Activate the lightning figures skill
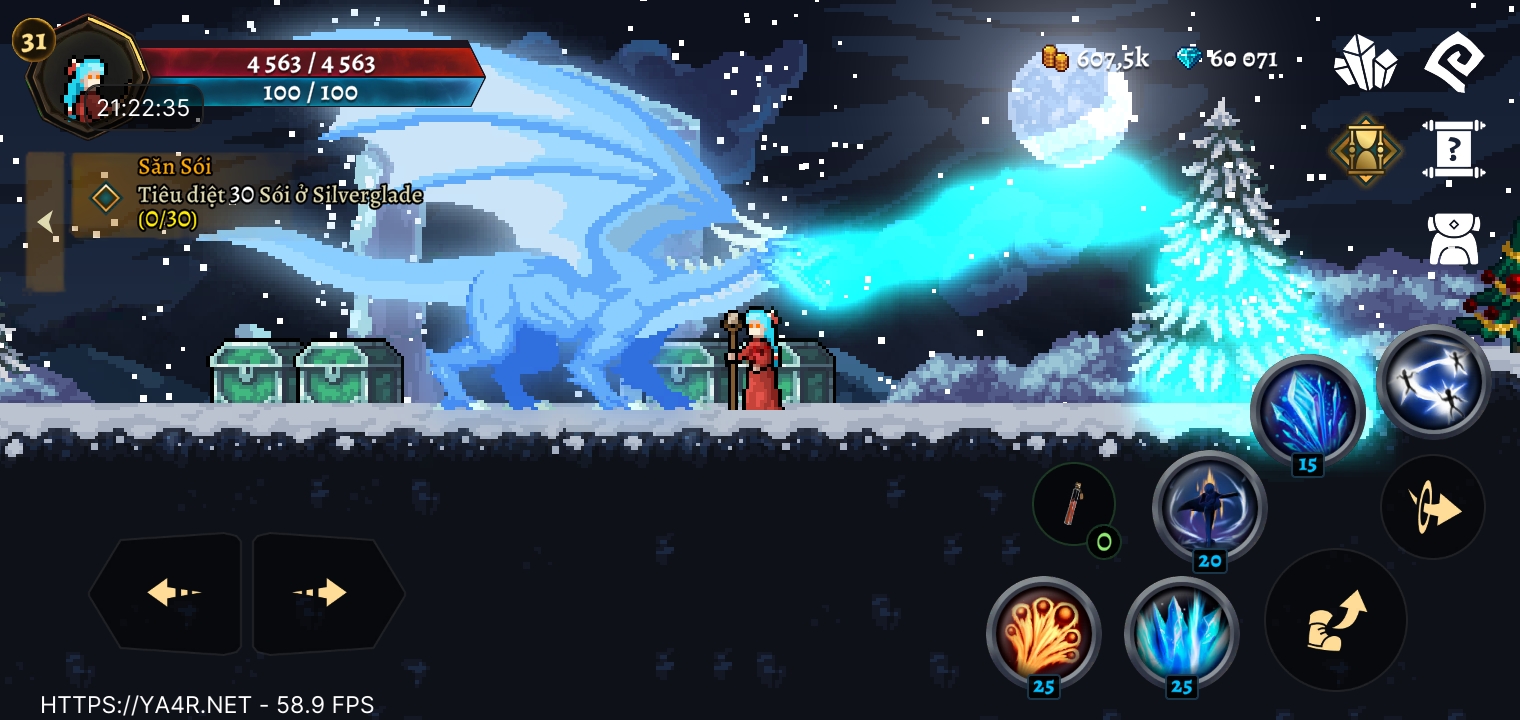This screenshot has height=720, width=1520. pyautogui.click(x=1433, y=381)
